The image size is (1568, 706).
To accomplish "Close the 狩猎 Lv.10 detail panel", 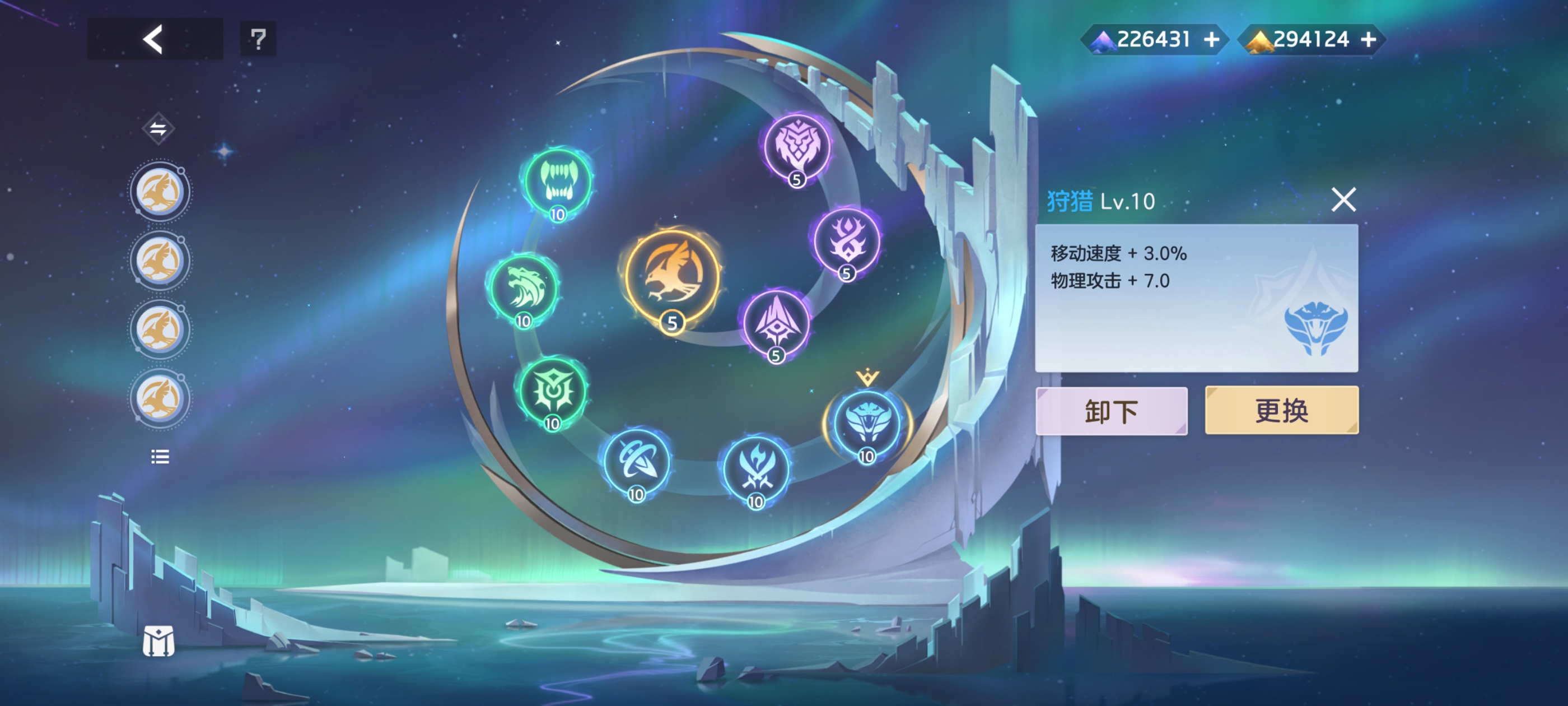I will [x=1344, y=200].
